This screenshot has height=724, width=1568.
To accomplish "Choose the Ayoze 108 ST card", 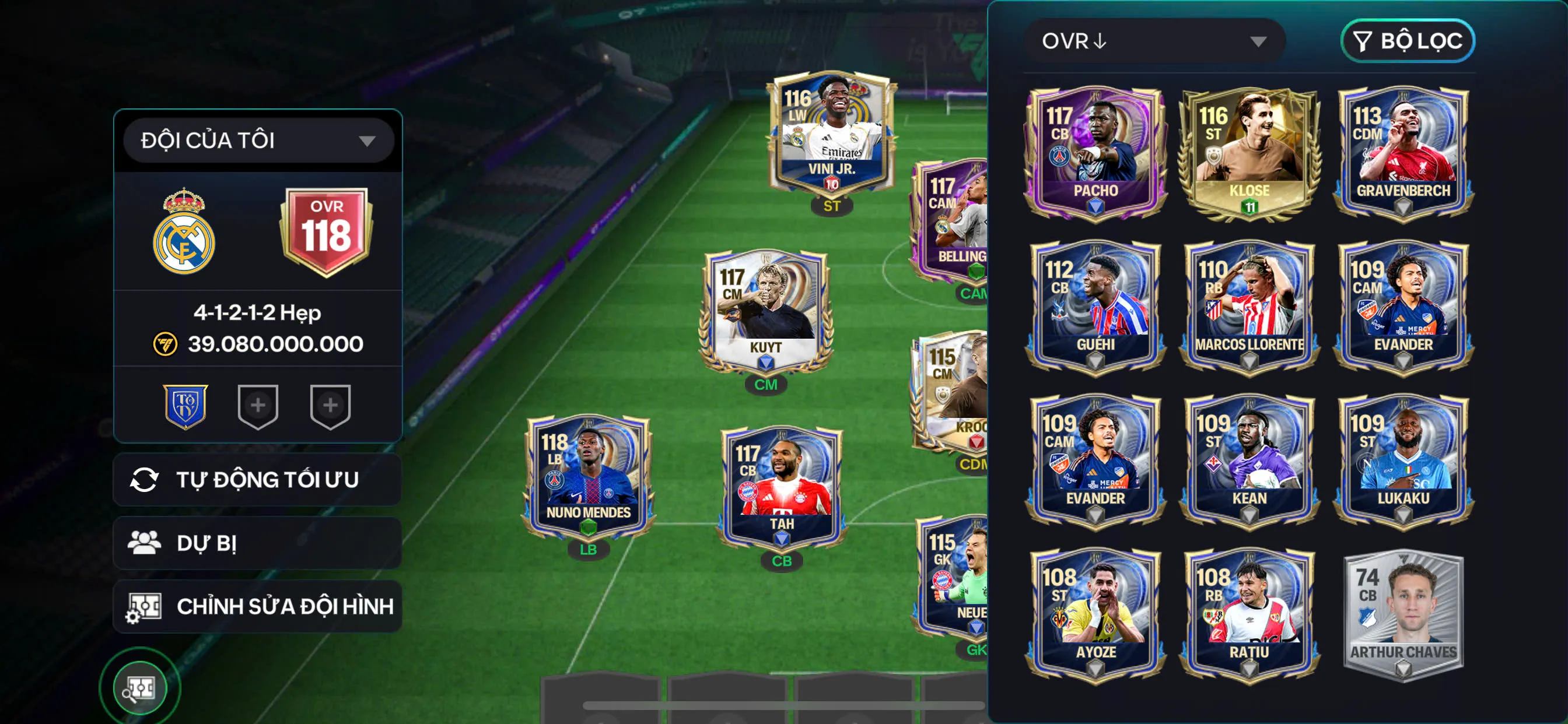I will pyautogui.click(x=1095, y=614).
